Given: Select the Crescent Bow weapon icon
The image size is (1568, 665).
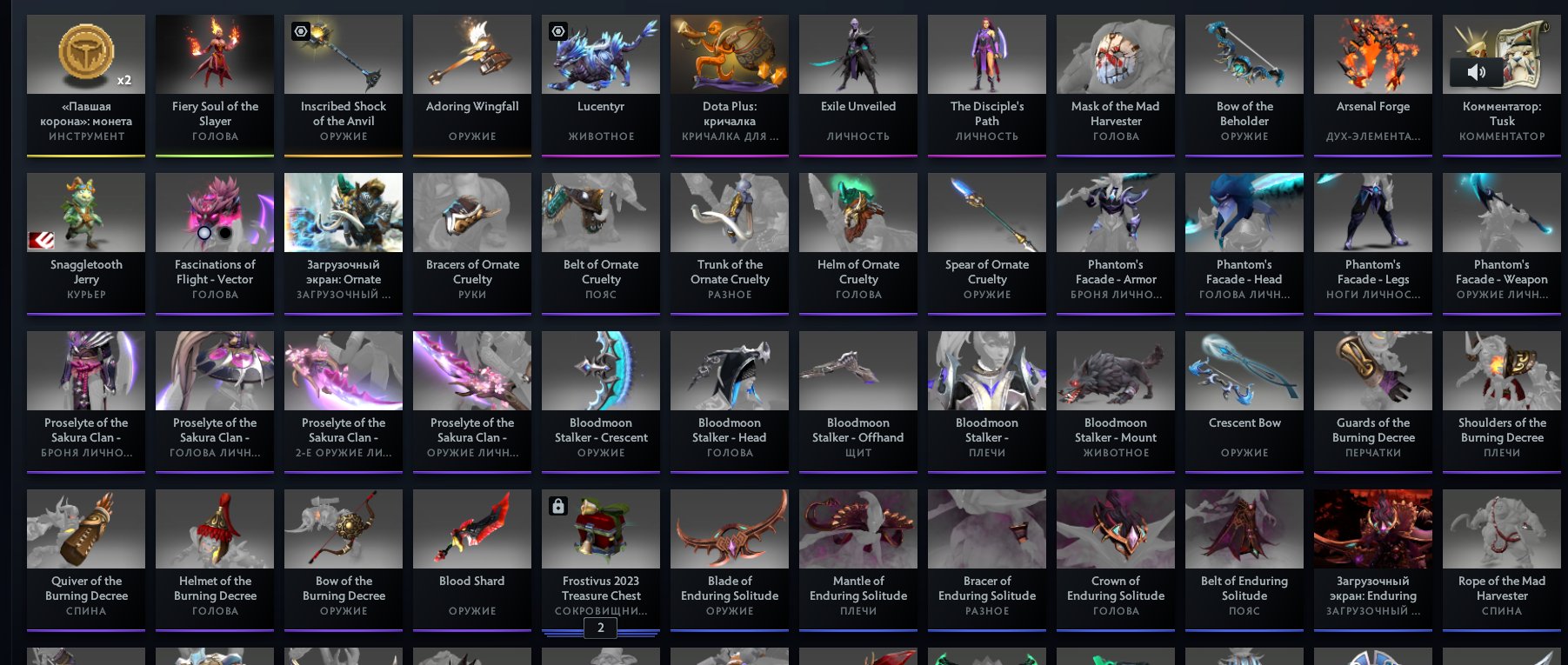Looking at the screenshot, I should (x=1244, y=369).
